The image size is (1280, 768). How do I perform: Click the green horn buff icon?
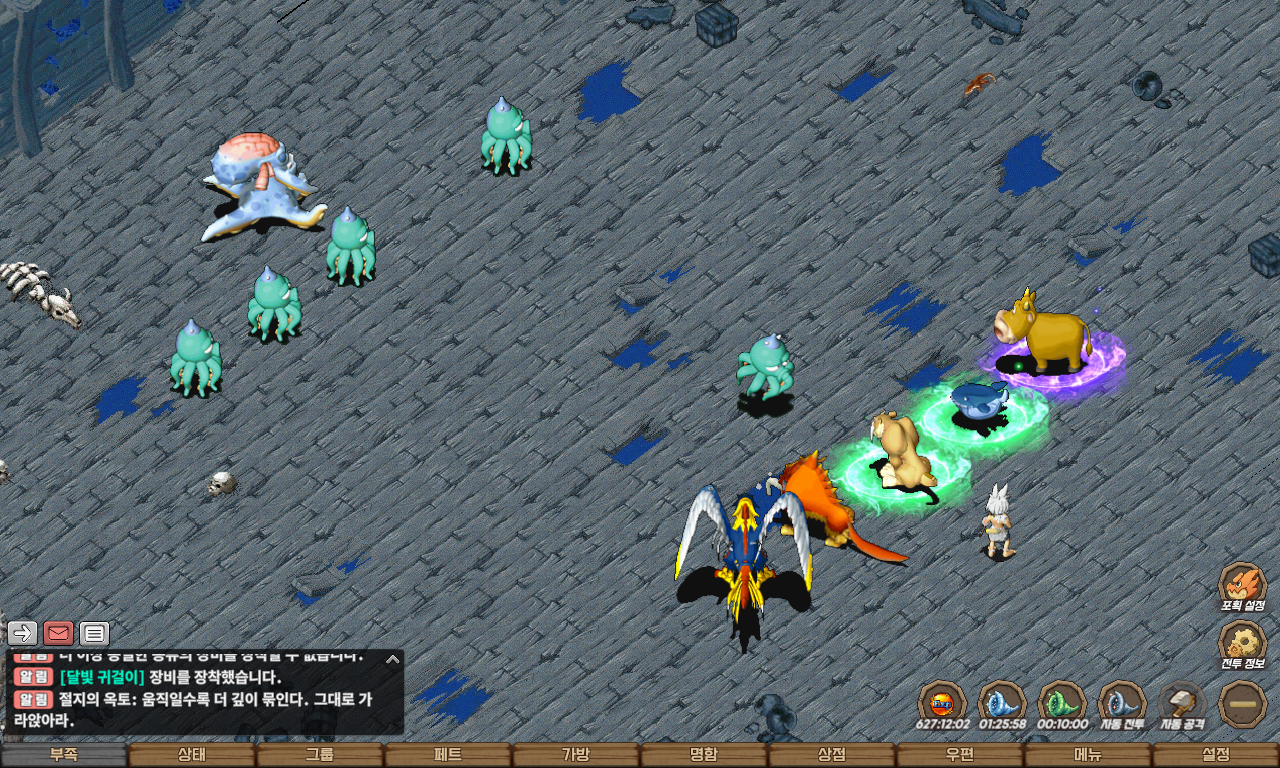coord(1062,701)
